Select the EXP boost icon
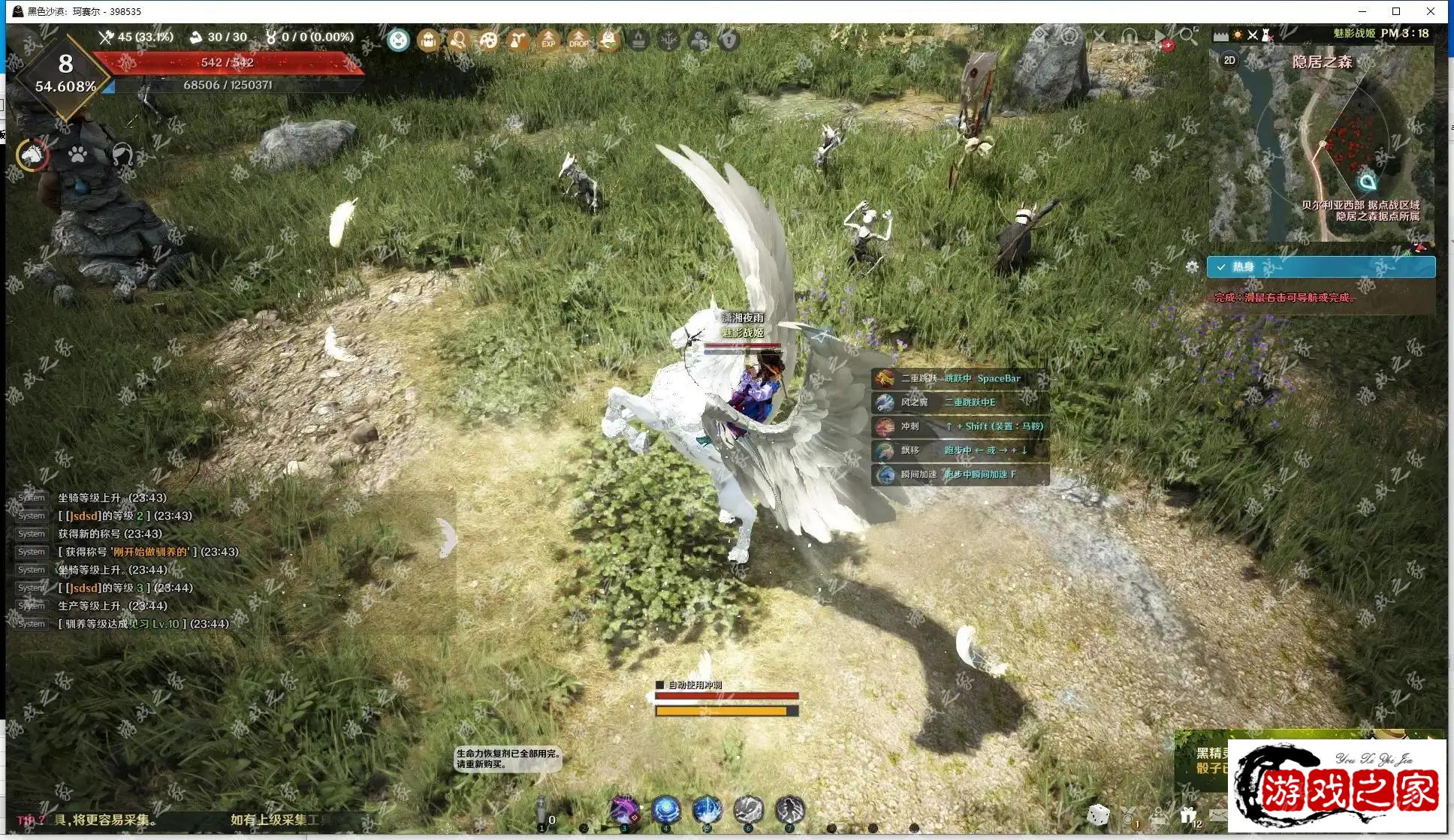 coord(548,40)
